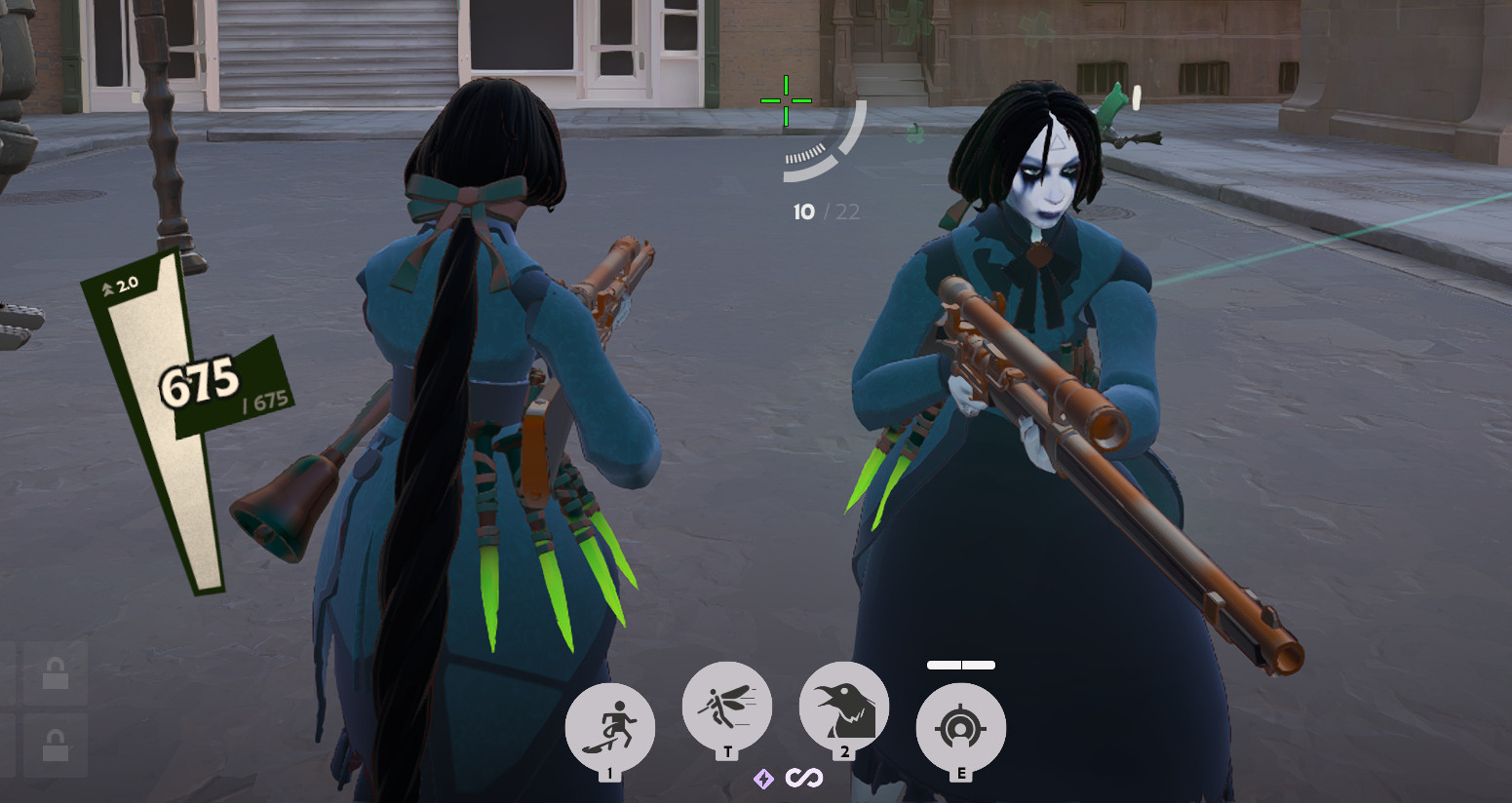
Task: Click the ammo counter showing 10
Action: pyautogui.click(x=803, y=212)
